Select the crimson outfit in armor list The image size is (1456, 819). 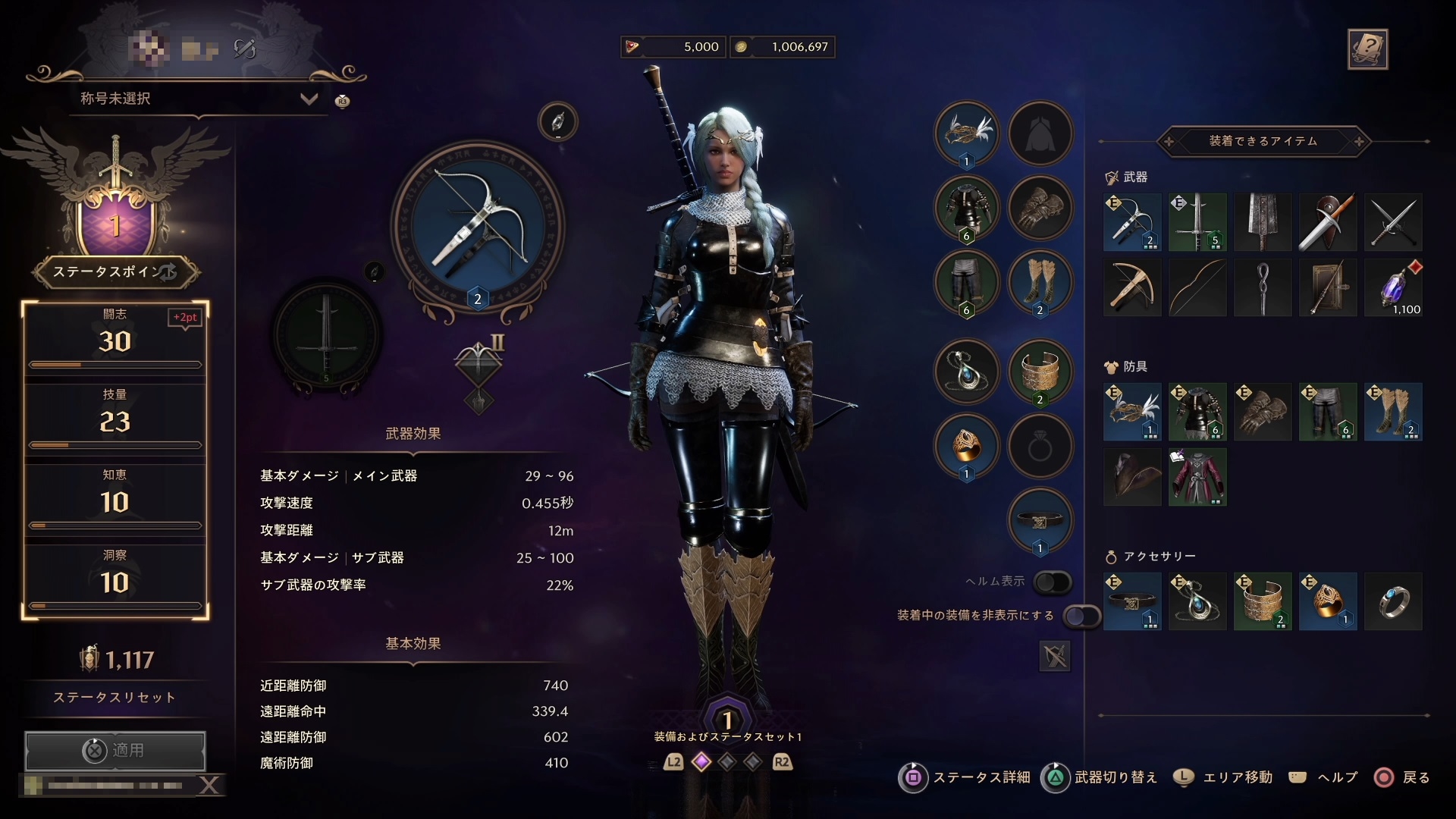[x=1197, y=477]
